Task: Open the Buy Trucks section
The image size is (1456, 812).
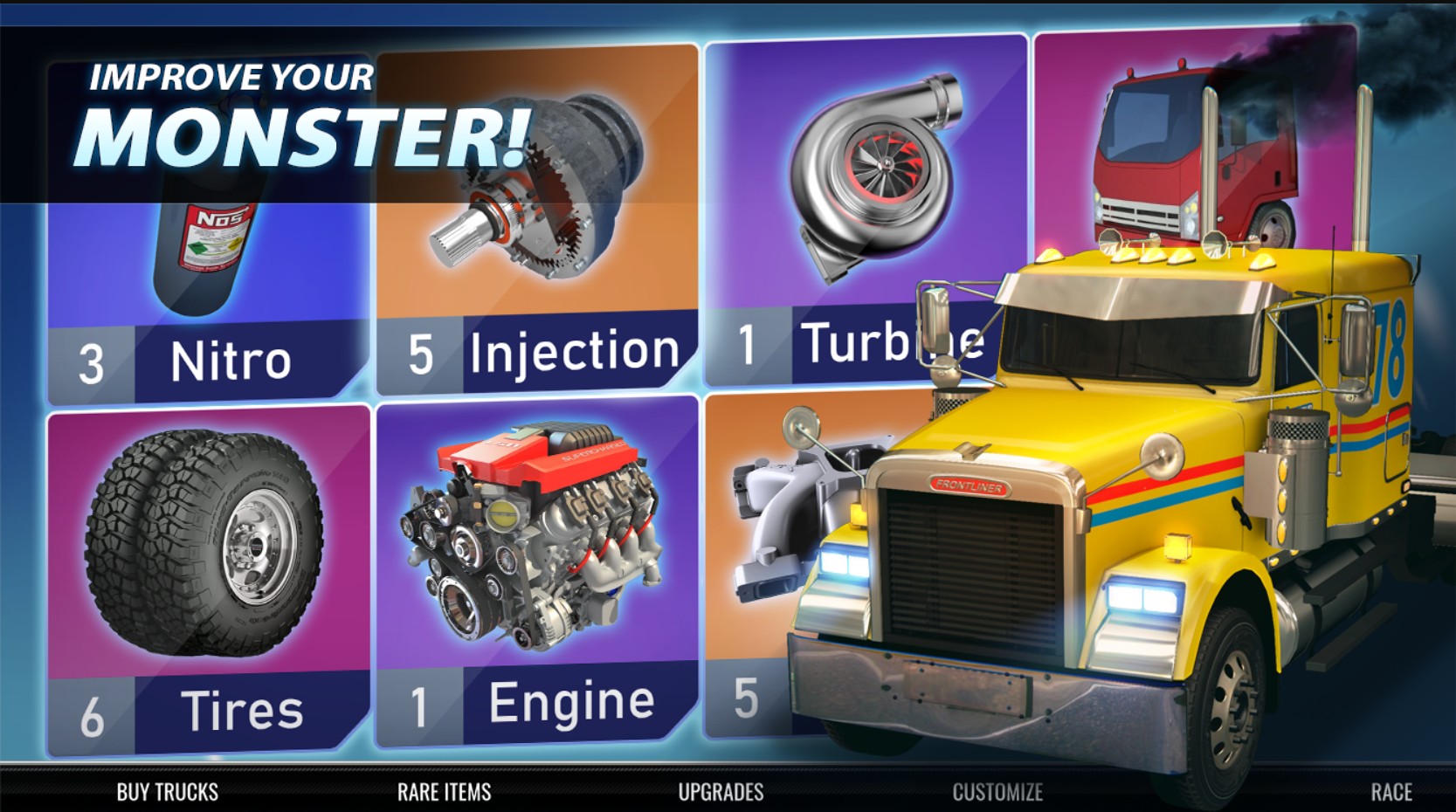Action: 167,792
